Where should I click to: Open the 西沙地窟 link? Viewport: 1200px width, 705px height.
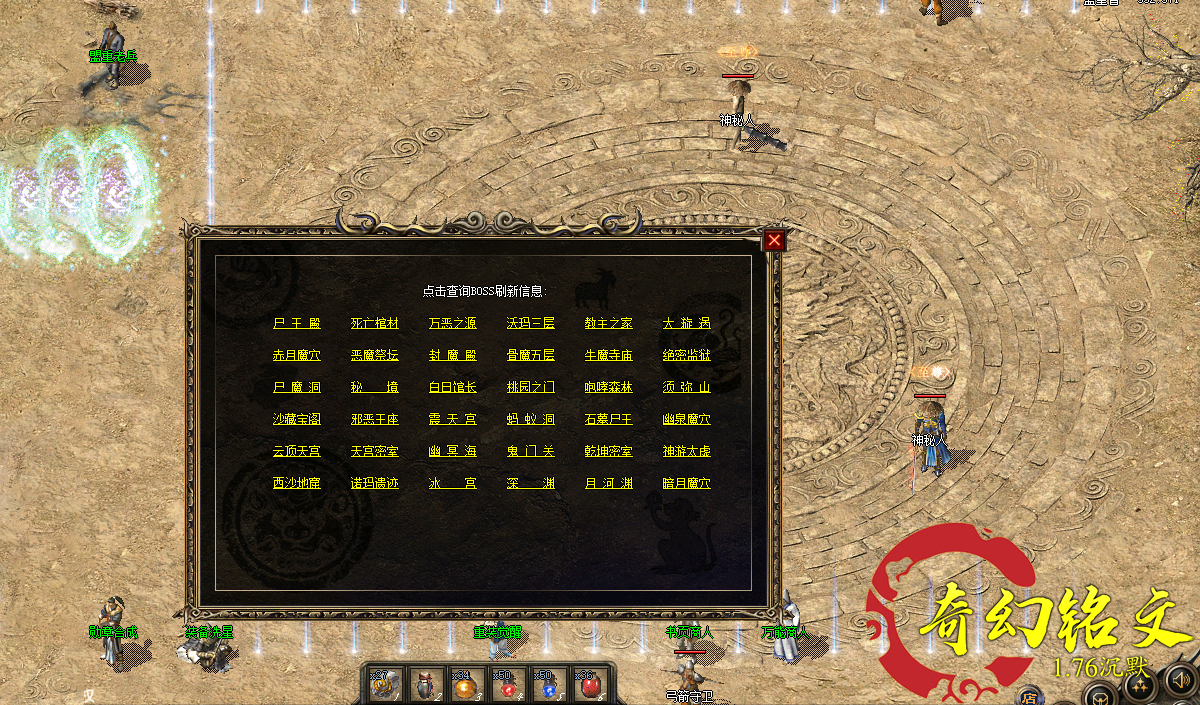(x=297, y=483)
